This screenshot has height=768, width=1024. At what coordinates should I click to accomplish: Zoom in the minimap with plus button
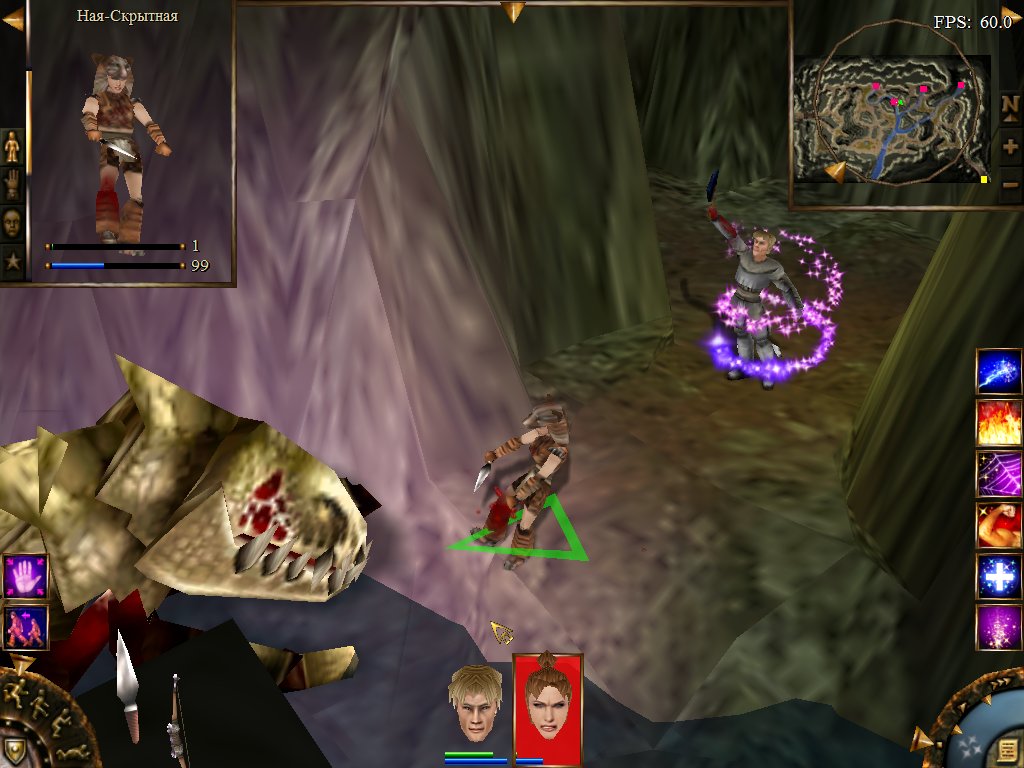(x=1010, y=146)
